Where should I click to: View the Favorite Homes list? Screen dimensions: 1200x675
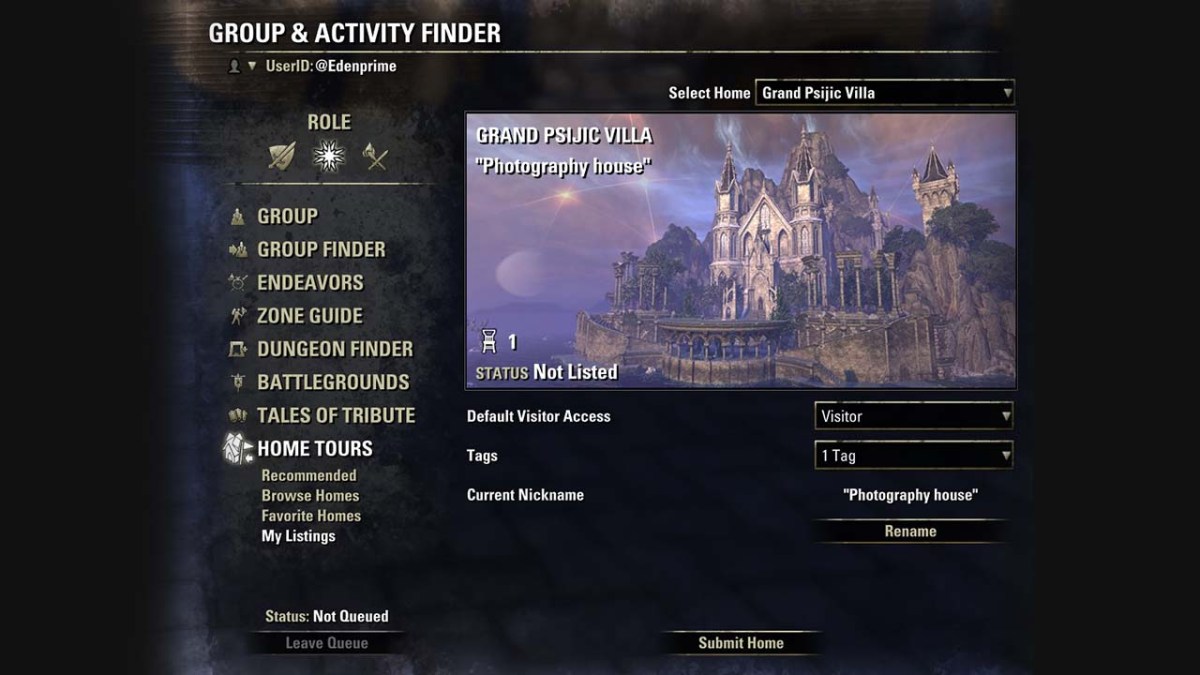coord(311,516)
